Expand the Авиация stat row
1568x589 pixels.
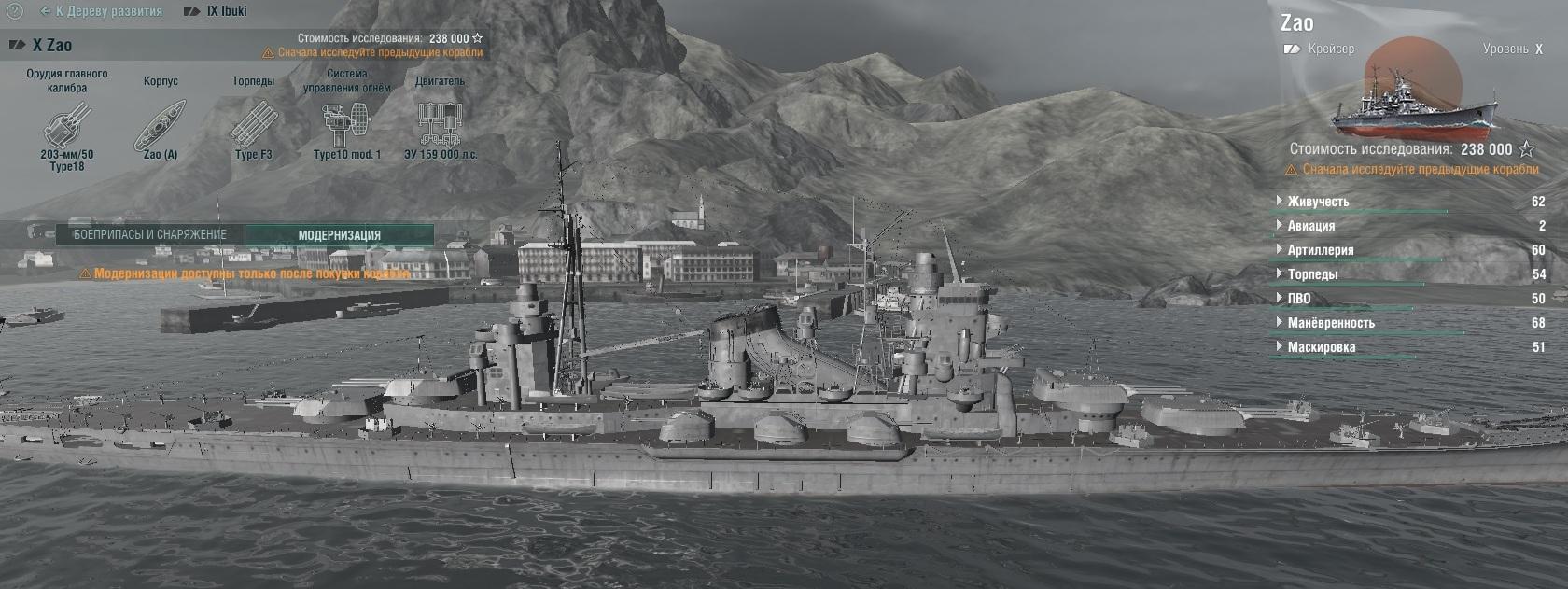coord(1310,226)
